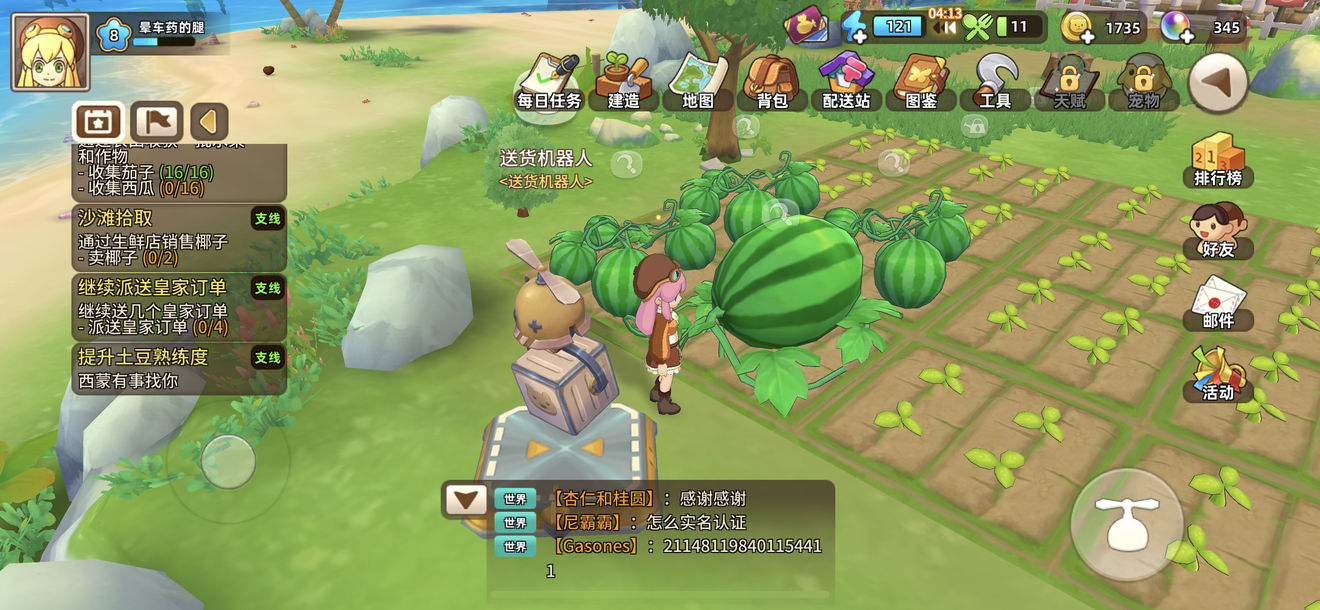The width and height of the screenshot is (1320, 610).
Task: Open the player avatar portrait
Action: tap(50, 52)
